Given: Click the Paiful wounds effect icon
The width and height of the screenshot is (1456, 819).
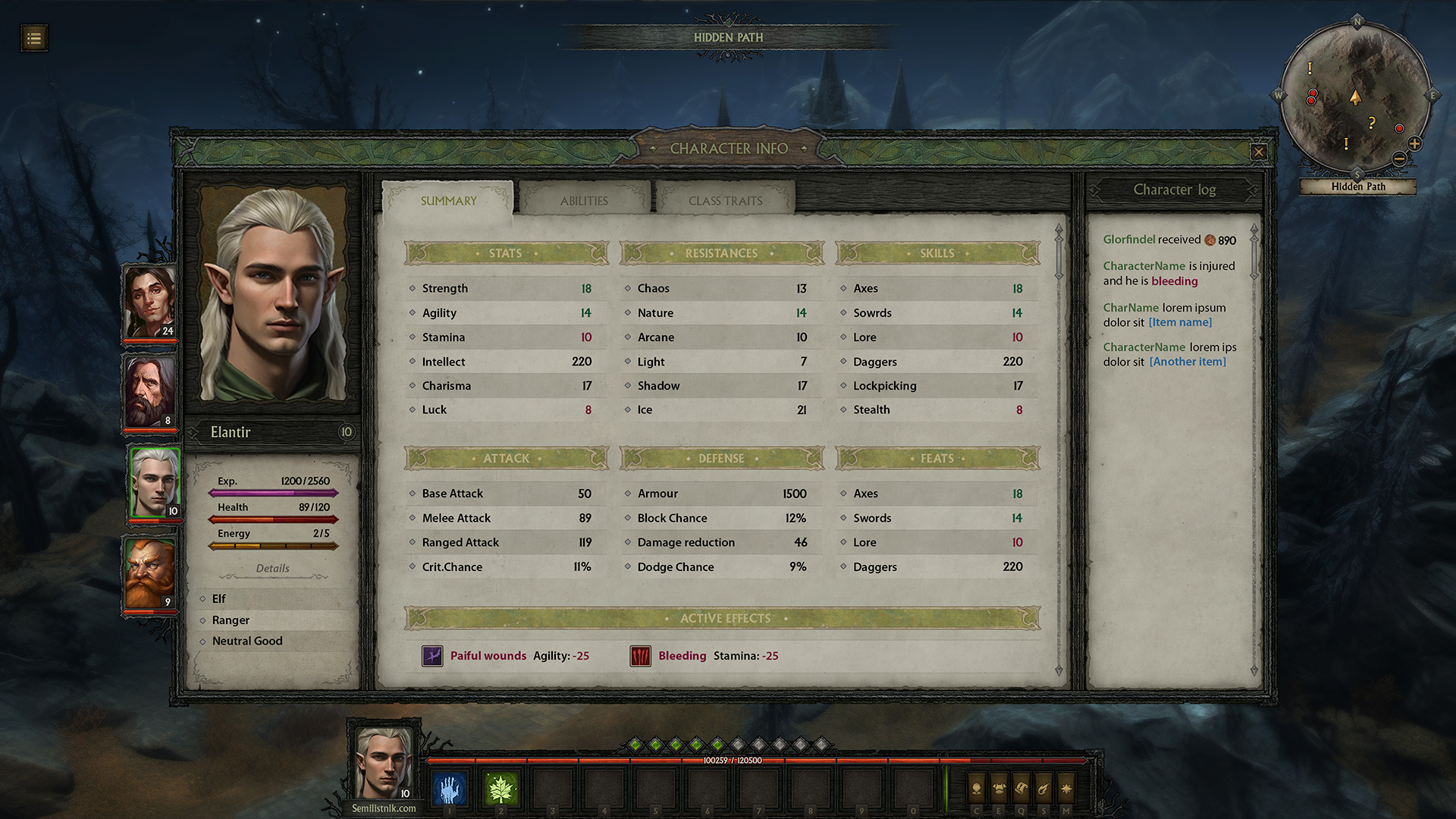Looking at the screenshot, I should (x=432, y=655).
